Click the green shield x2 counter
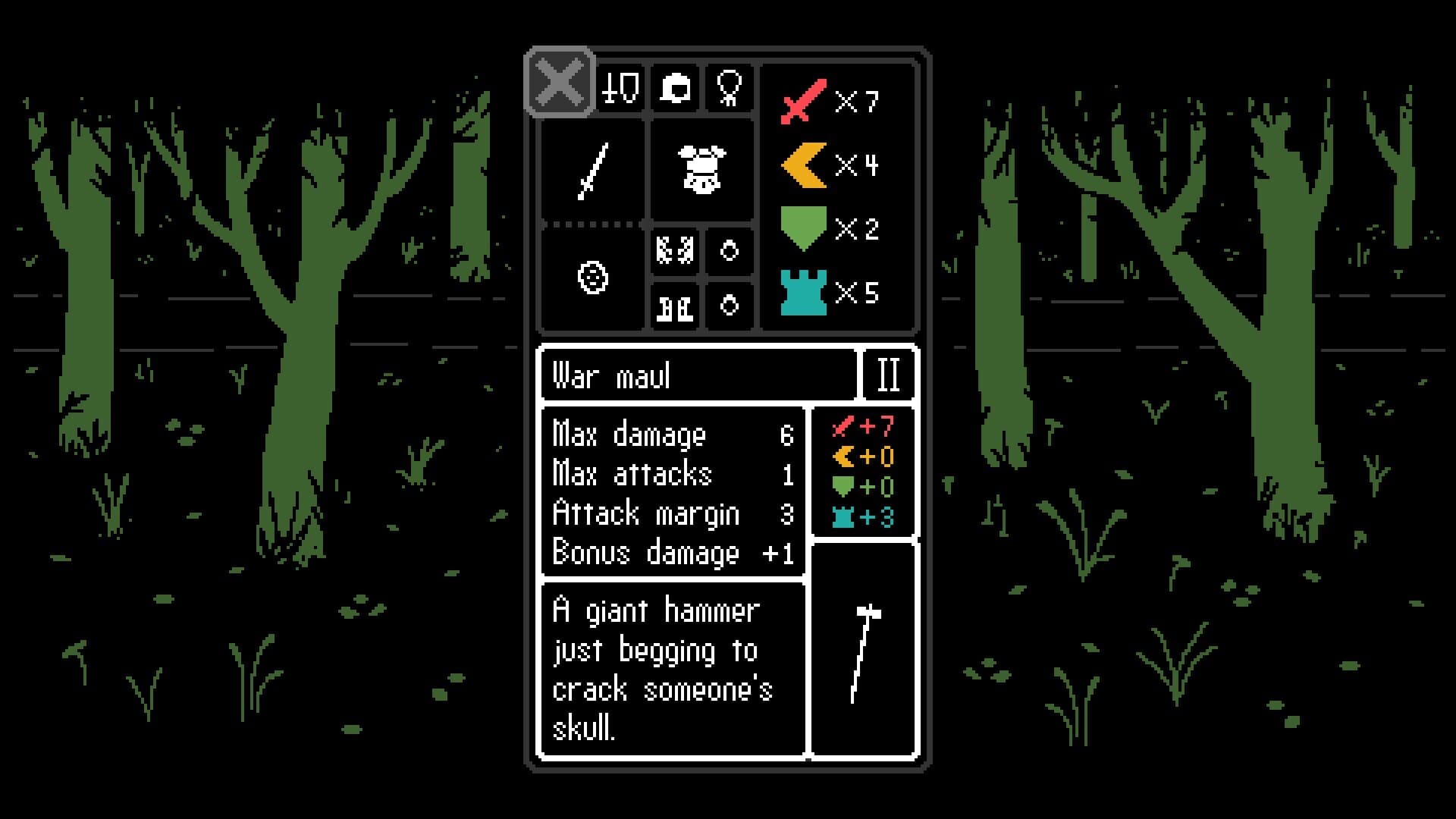This screenshot has height=819, width=1456. [x=830, y=227]
